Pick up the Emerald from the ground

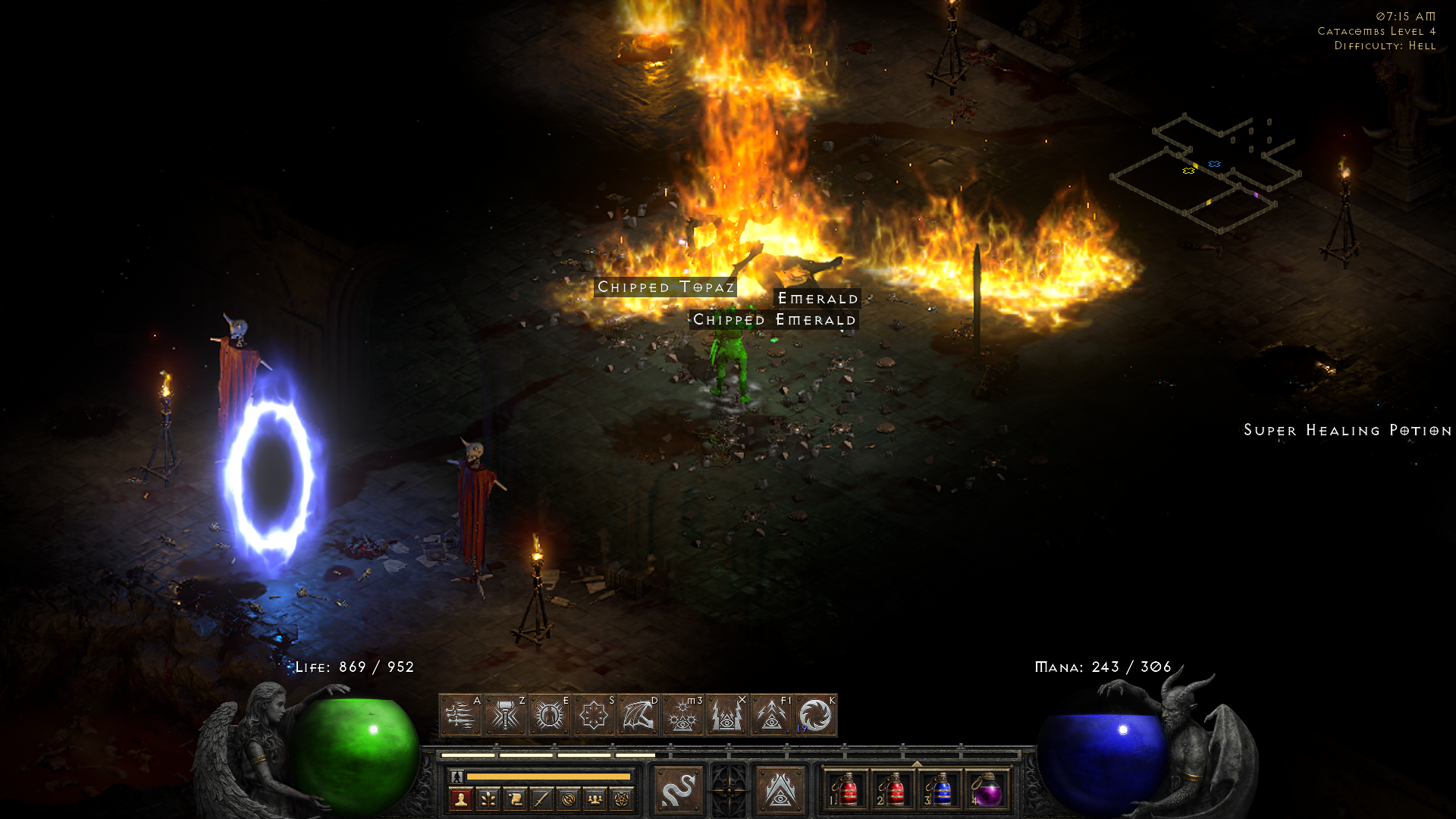point(817,299)
